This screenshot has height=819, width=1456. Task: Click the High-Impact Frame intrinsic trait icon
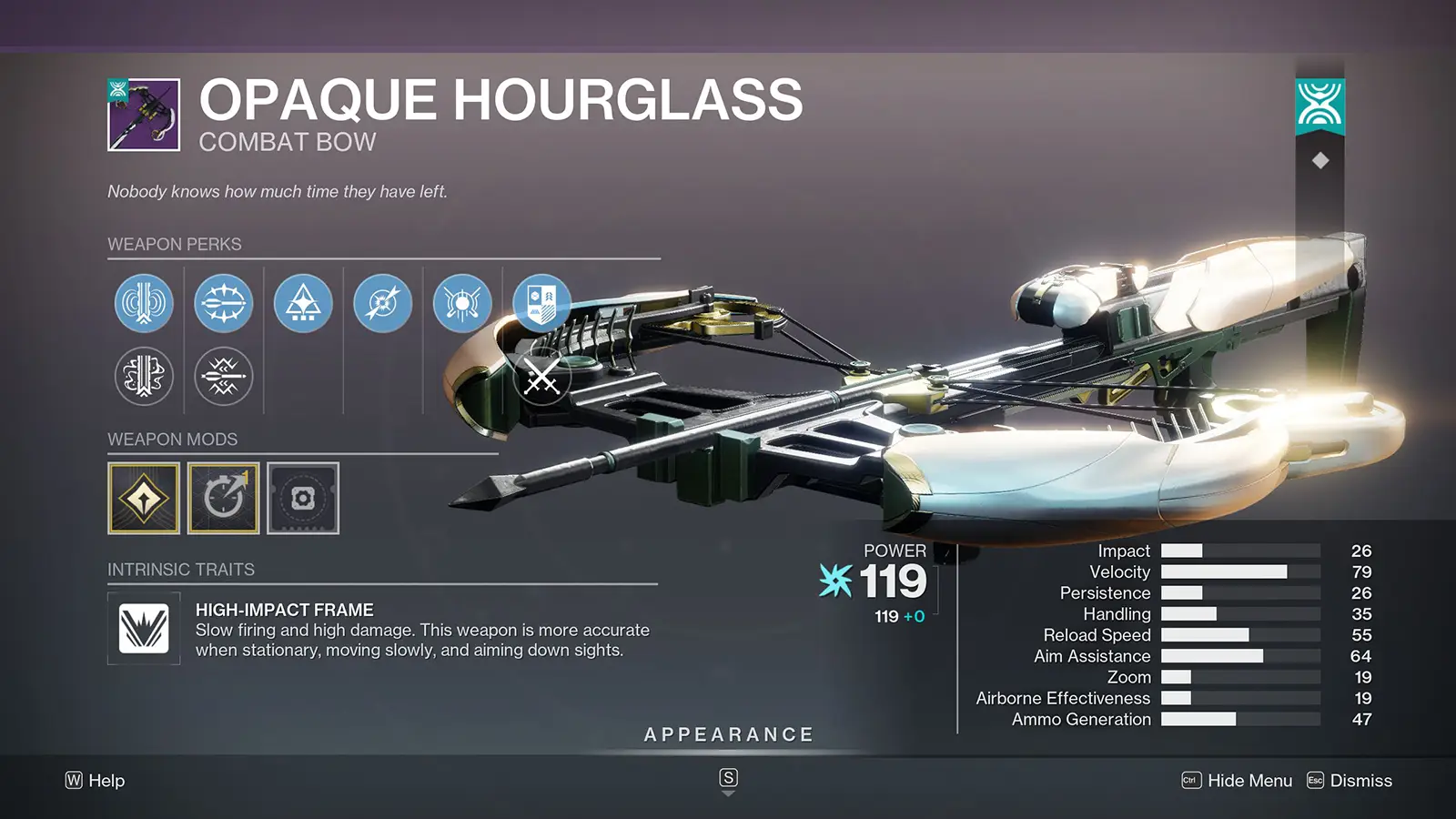143,629
